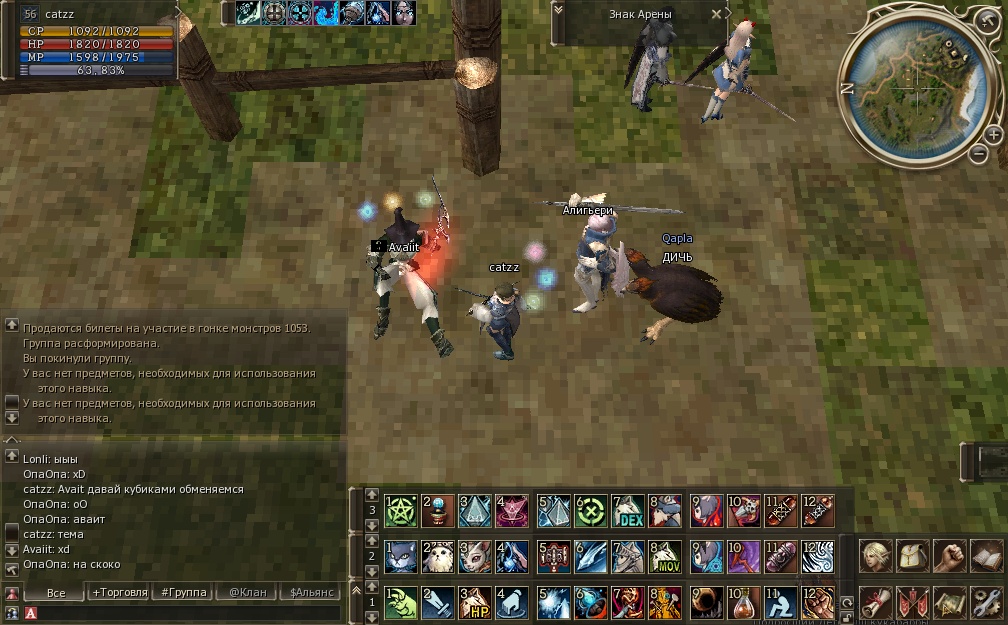Image resolution: width=1008 pixels, height=625 pixels.
Task: Activate the green pentagram skill
Action: [400, 511]
